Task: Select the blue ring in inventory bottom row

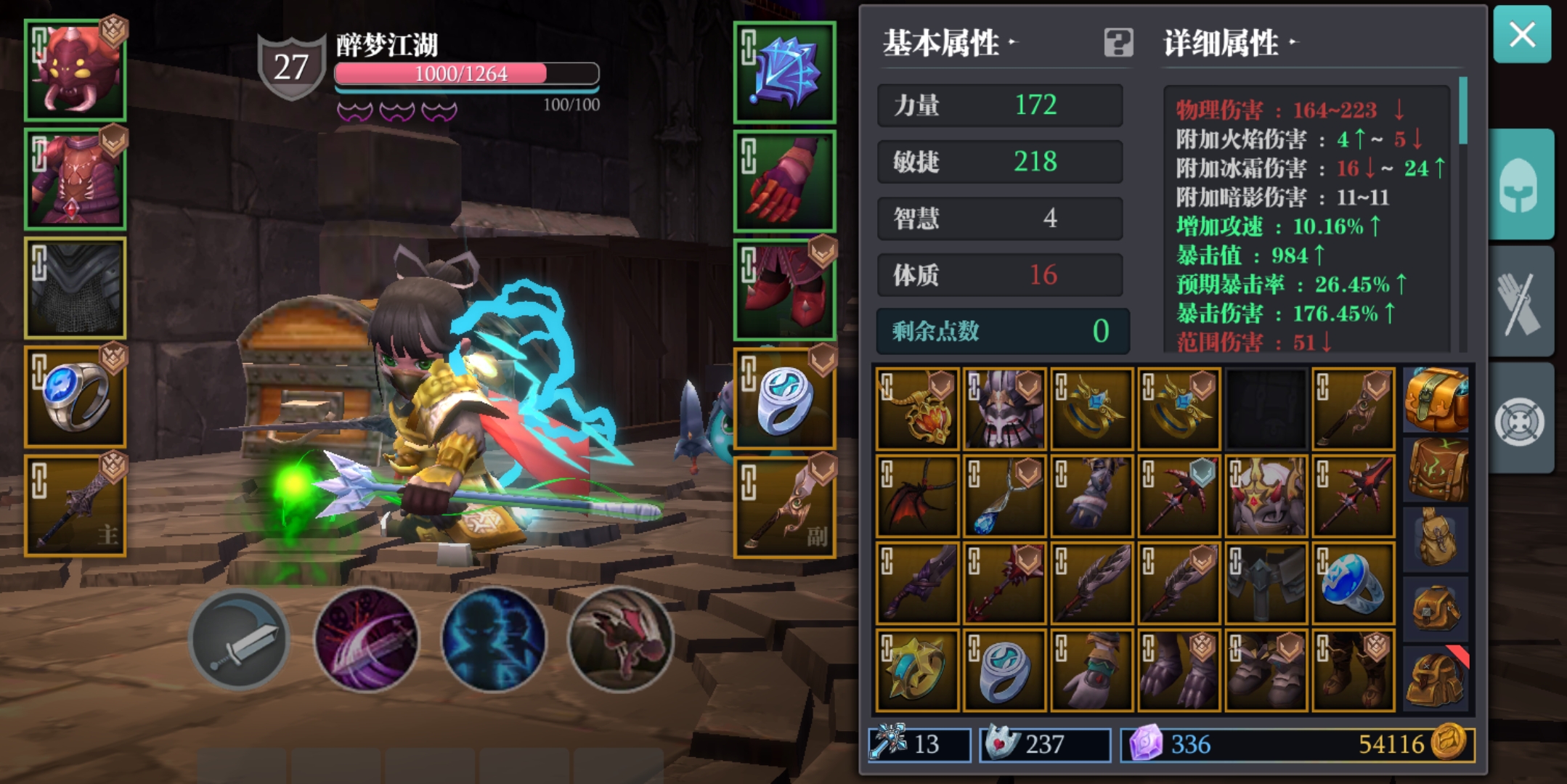Action: pos(1005,669)
